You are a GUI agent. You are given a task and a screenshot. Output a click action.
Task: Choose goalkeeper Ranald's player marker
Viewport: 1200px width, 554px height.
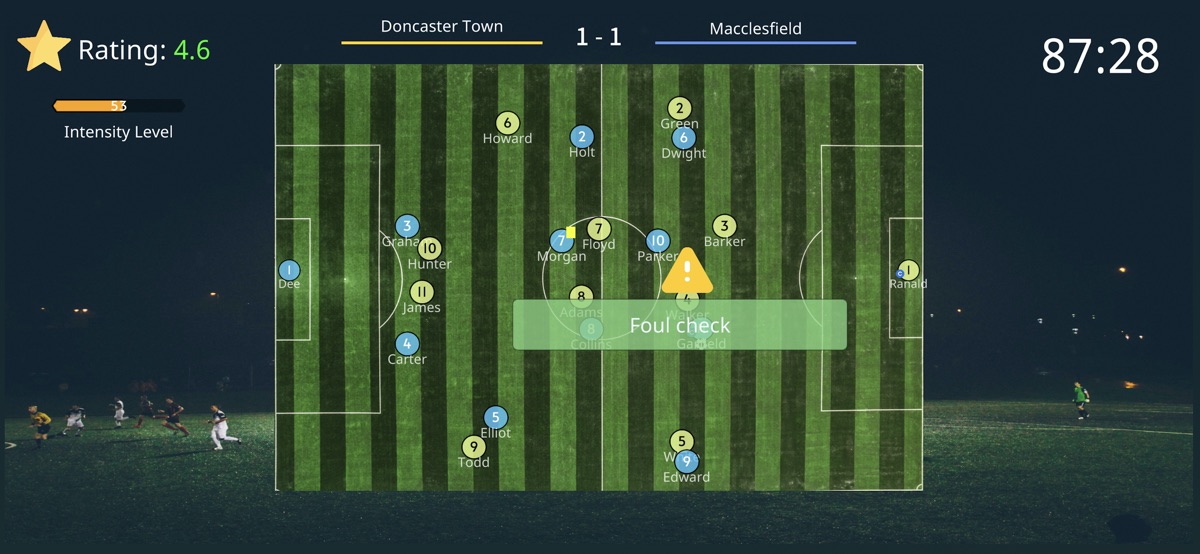pos(909,270)
